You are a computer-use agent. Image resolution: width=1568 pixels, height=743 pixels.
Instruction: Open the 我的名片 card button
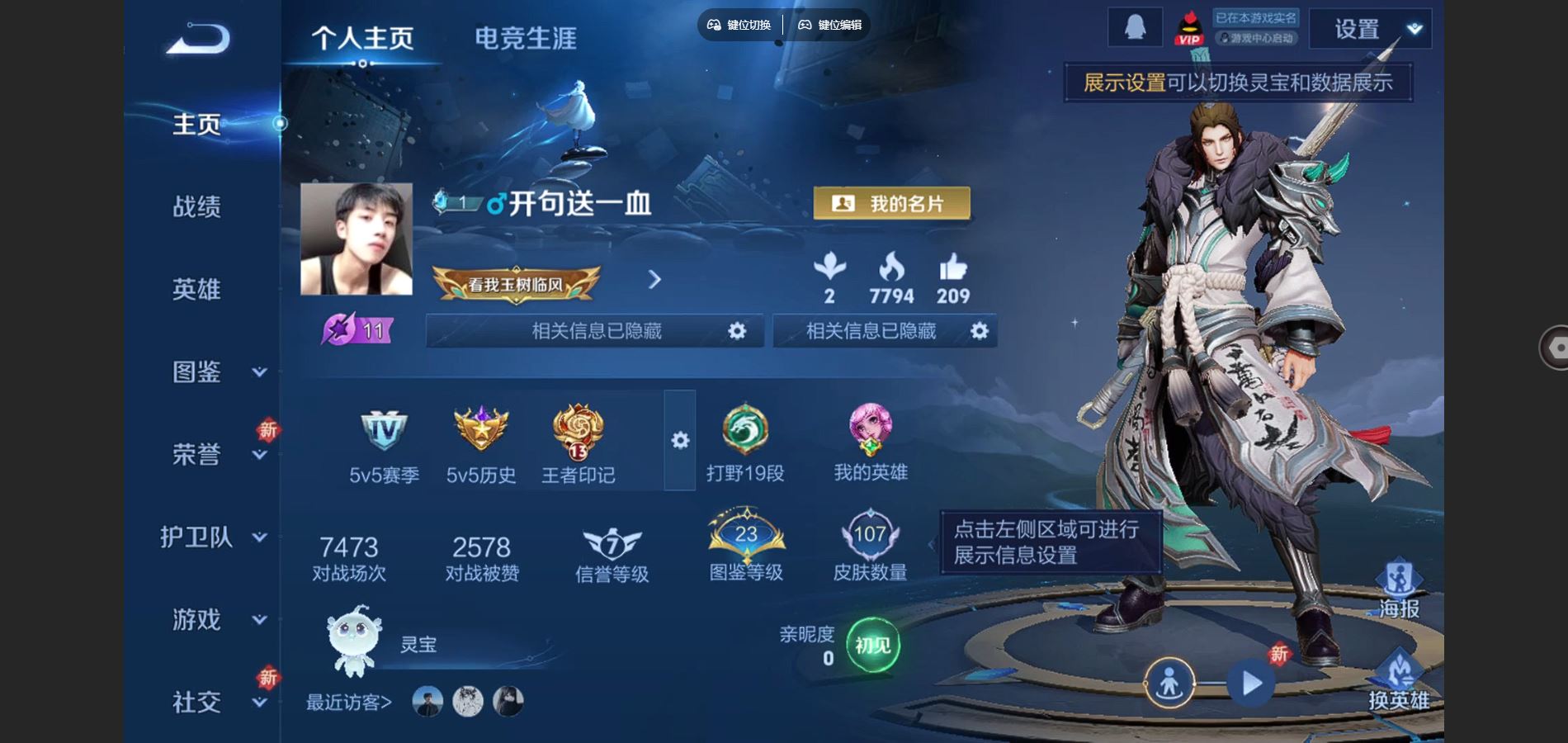pyautogui.click(x=891, y=203)
